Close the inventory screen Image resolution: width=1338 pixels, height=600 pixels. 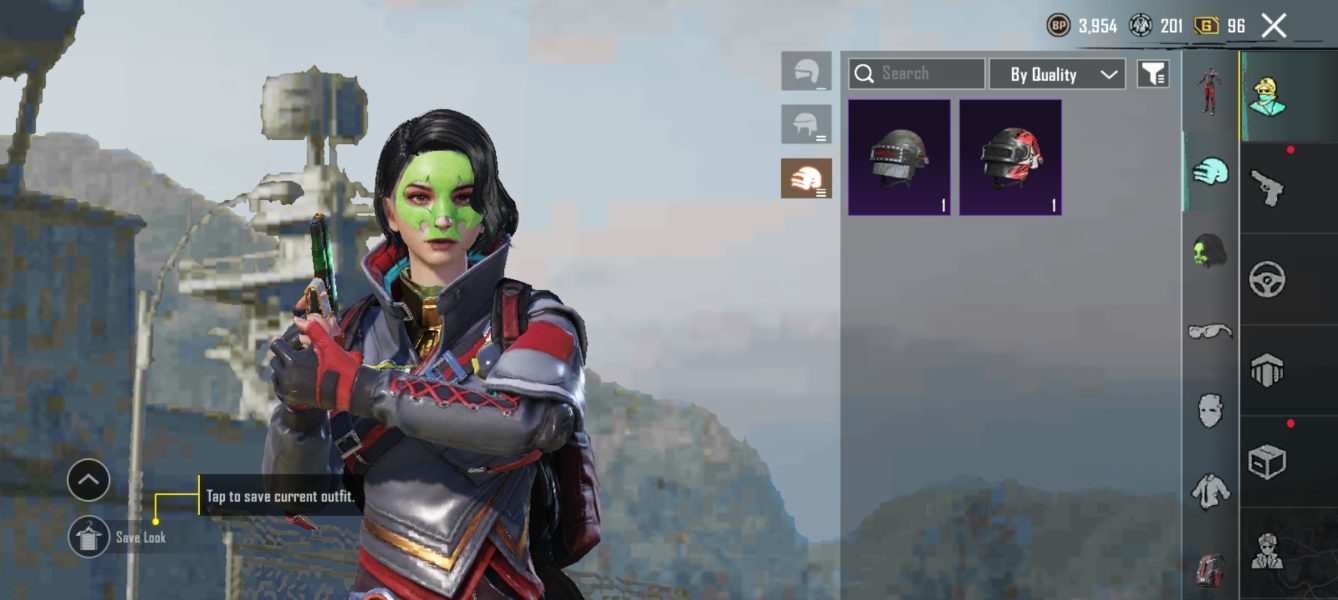click(x=1273, y=26)
